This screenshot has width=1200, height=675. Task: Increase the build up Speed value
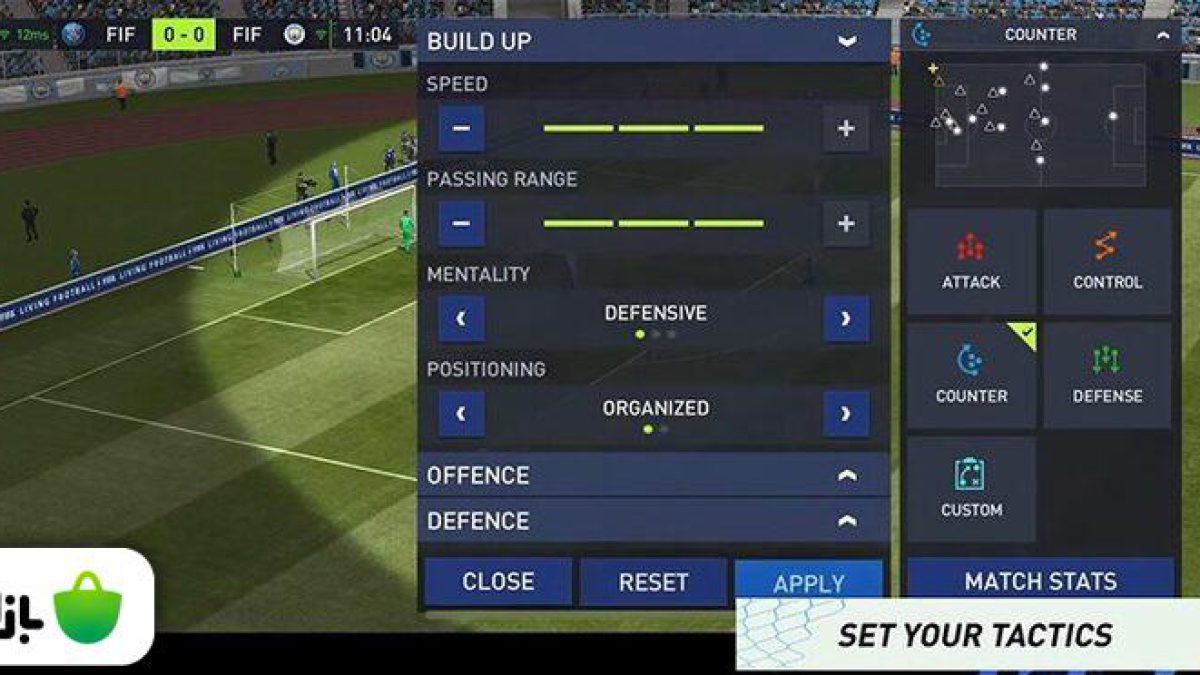click(x=846, y=128)
